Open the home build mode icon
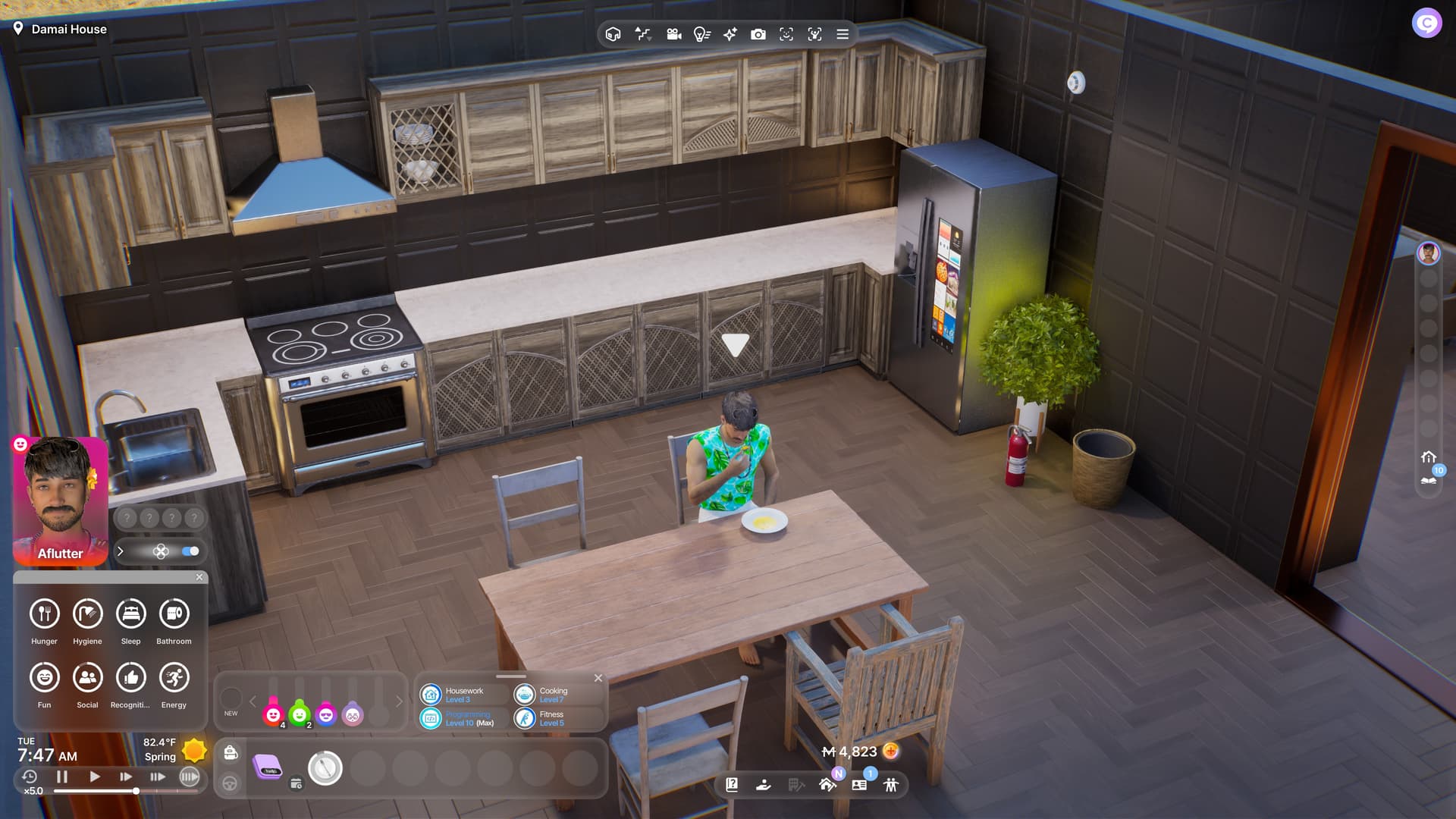The height and width of the screenshot is (819, 1456). (827, 785)
